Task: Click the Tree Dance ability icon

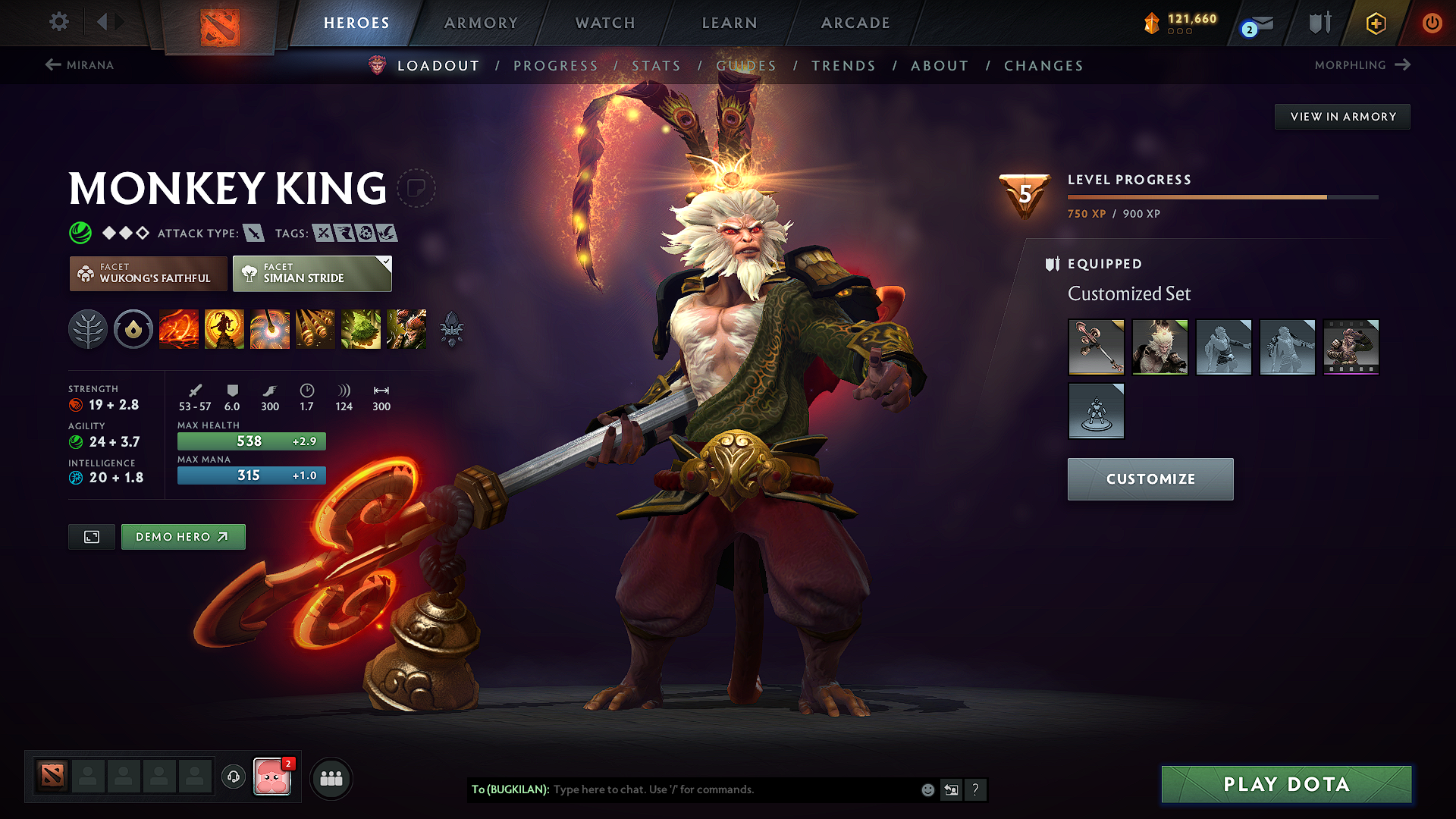Action: pos(224,329)
